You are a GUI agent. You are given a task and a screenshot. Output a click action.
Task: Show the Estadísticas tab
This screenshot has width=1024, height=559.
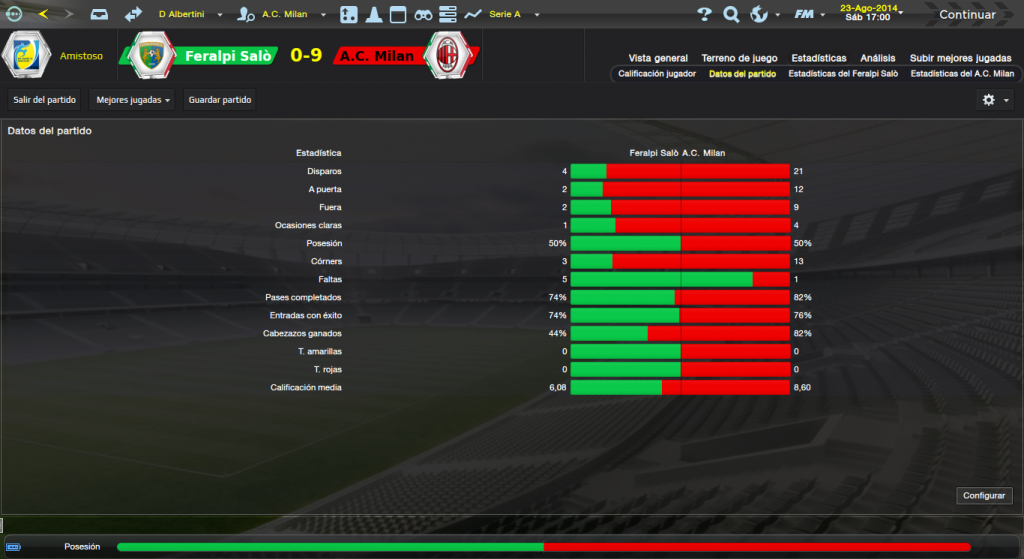click(818, 58)
